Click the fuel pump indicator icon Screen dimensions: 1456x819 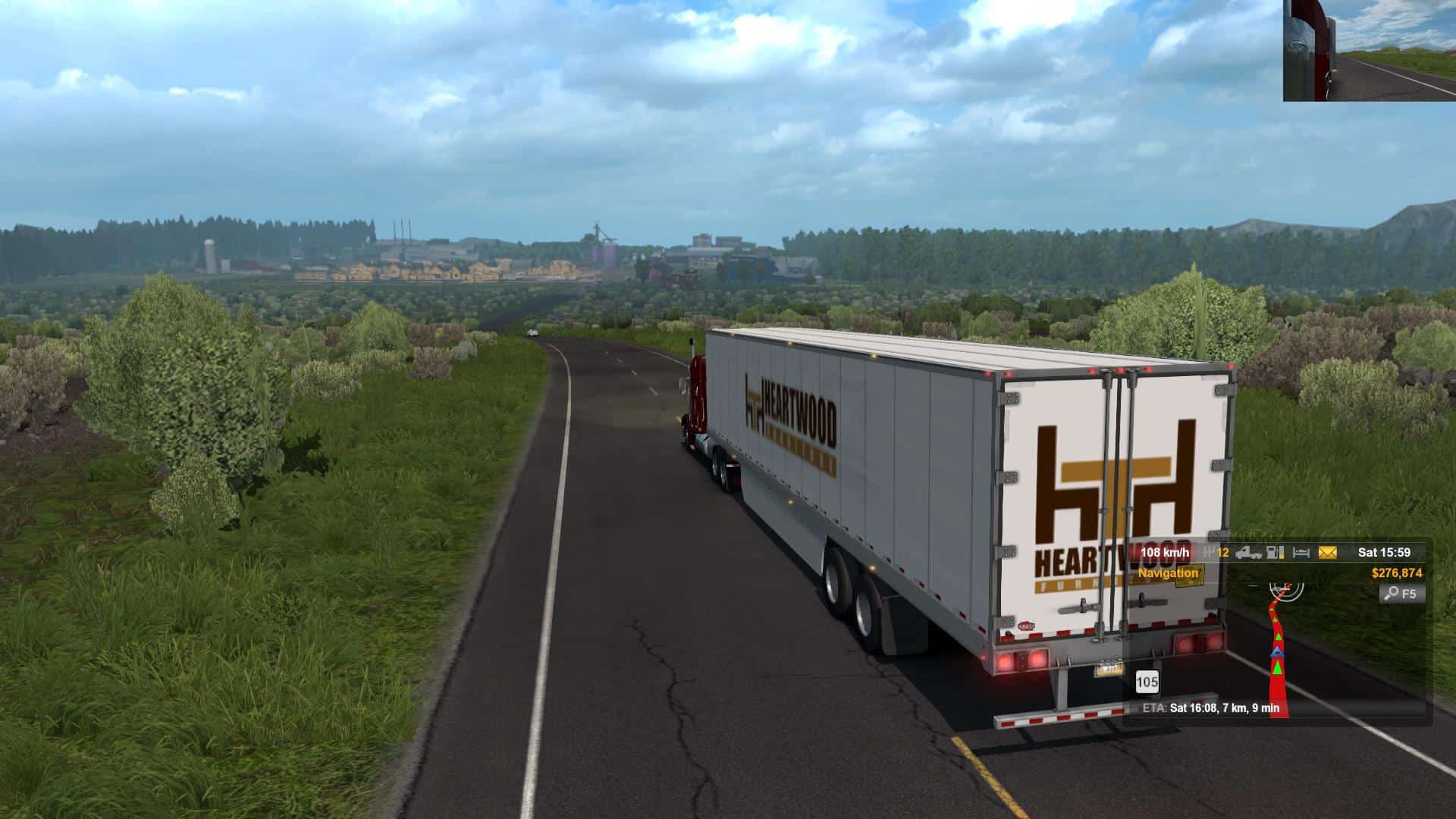[x=1276, y=553]
